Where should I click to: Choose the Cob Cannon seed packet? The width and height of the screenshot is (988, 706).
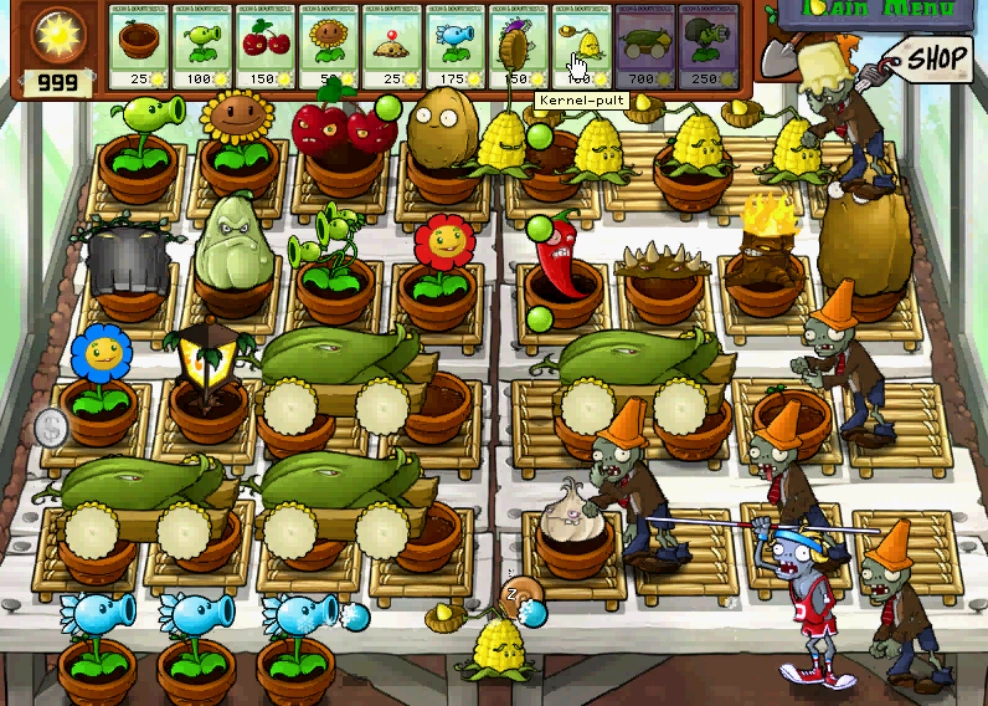coord(645,46)
